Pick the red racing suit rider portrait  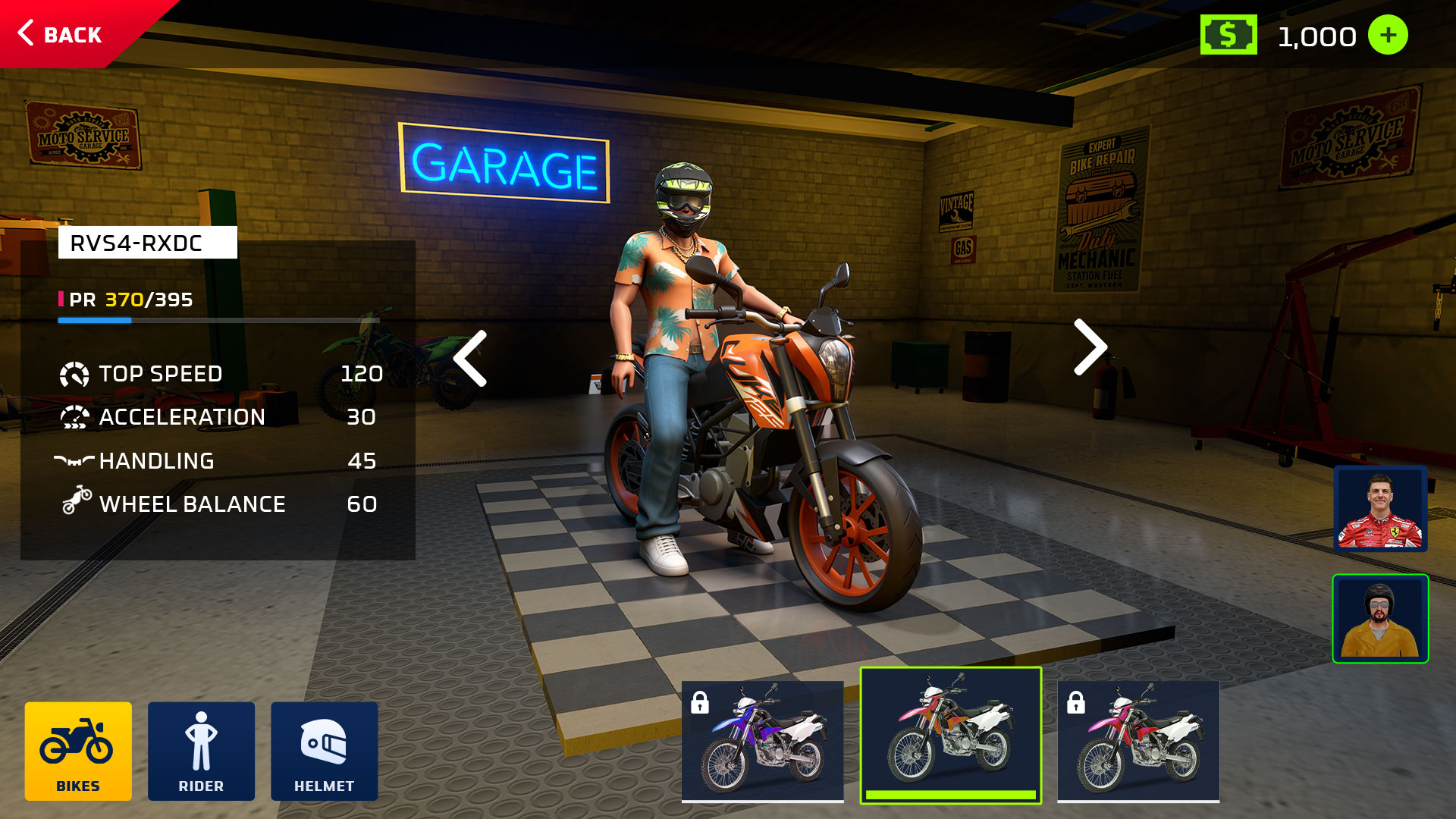pos(1380,509)
